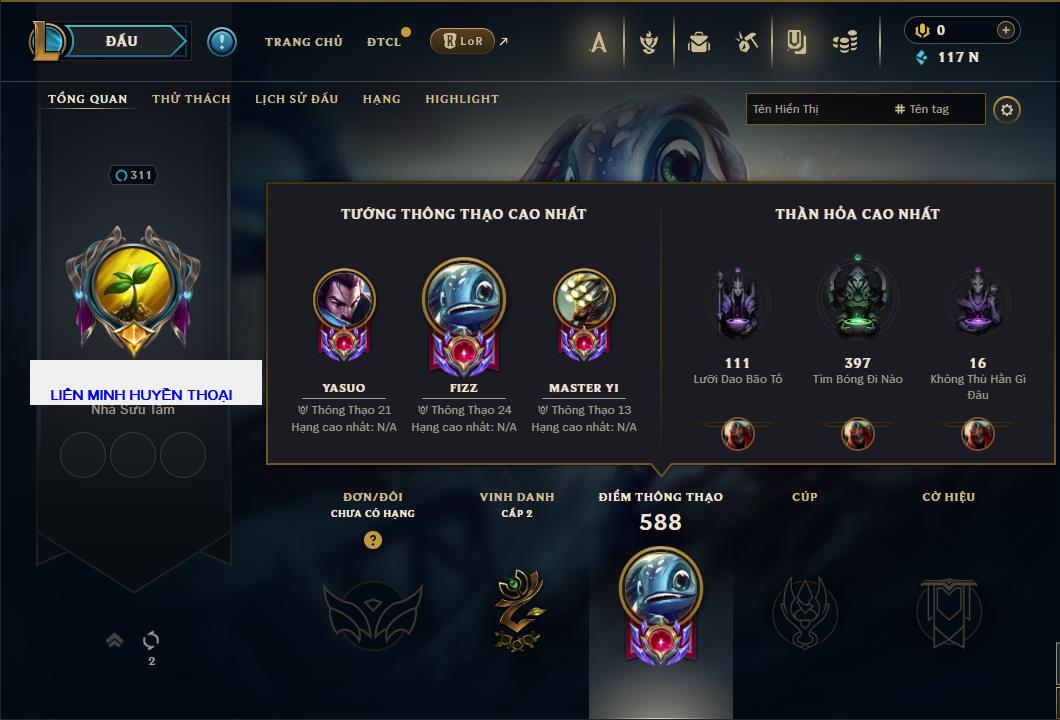Click the blue exclamation alert icon
Viewport: 1060px width, 720px height.
[x=222, y=41]
